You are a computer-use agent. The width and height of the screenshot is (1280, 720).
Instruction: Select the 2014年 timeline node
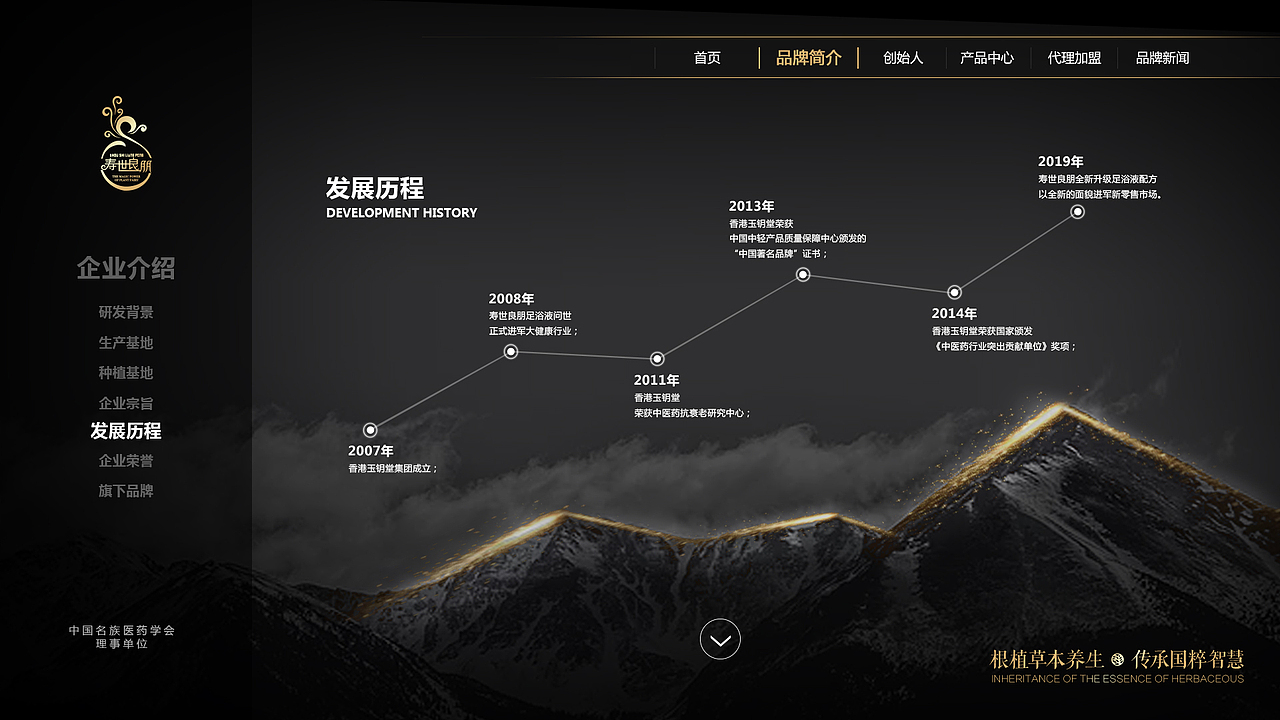click(954, 291)
